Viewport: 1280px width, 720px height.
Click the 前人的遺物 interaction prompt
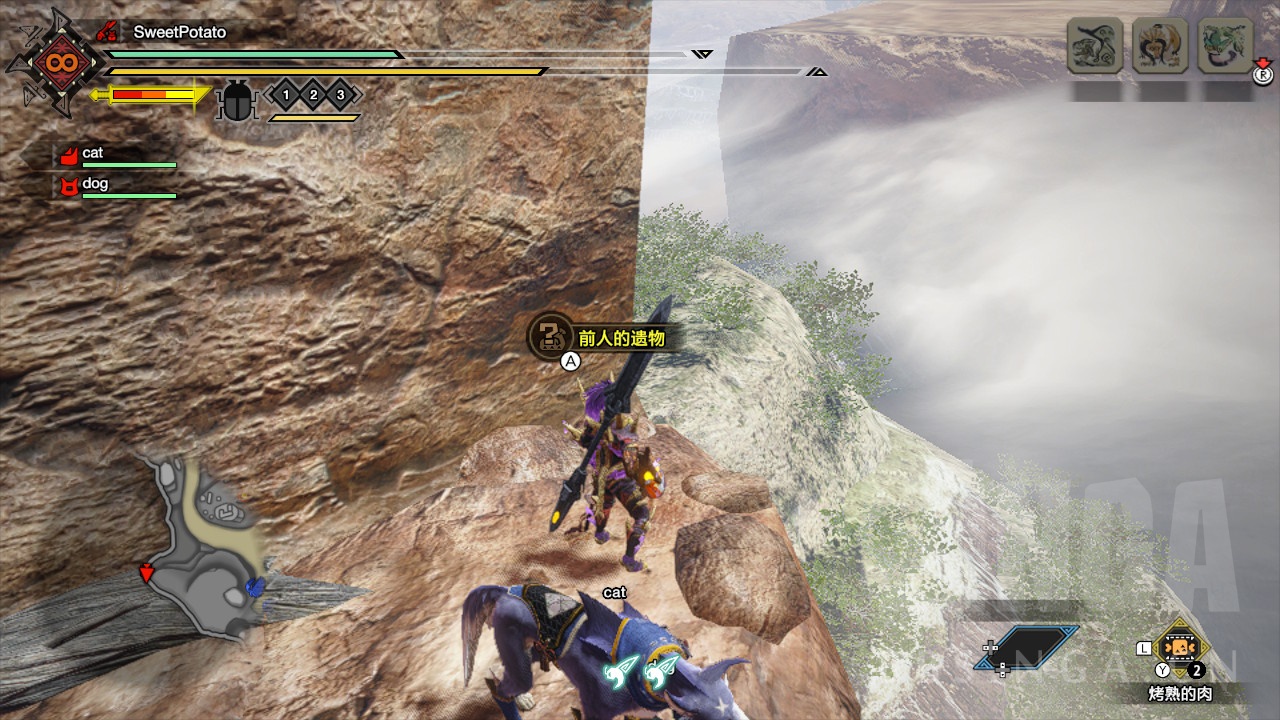point(598,338)
